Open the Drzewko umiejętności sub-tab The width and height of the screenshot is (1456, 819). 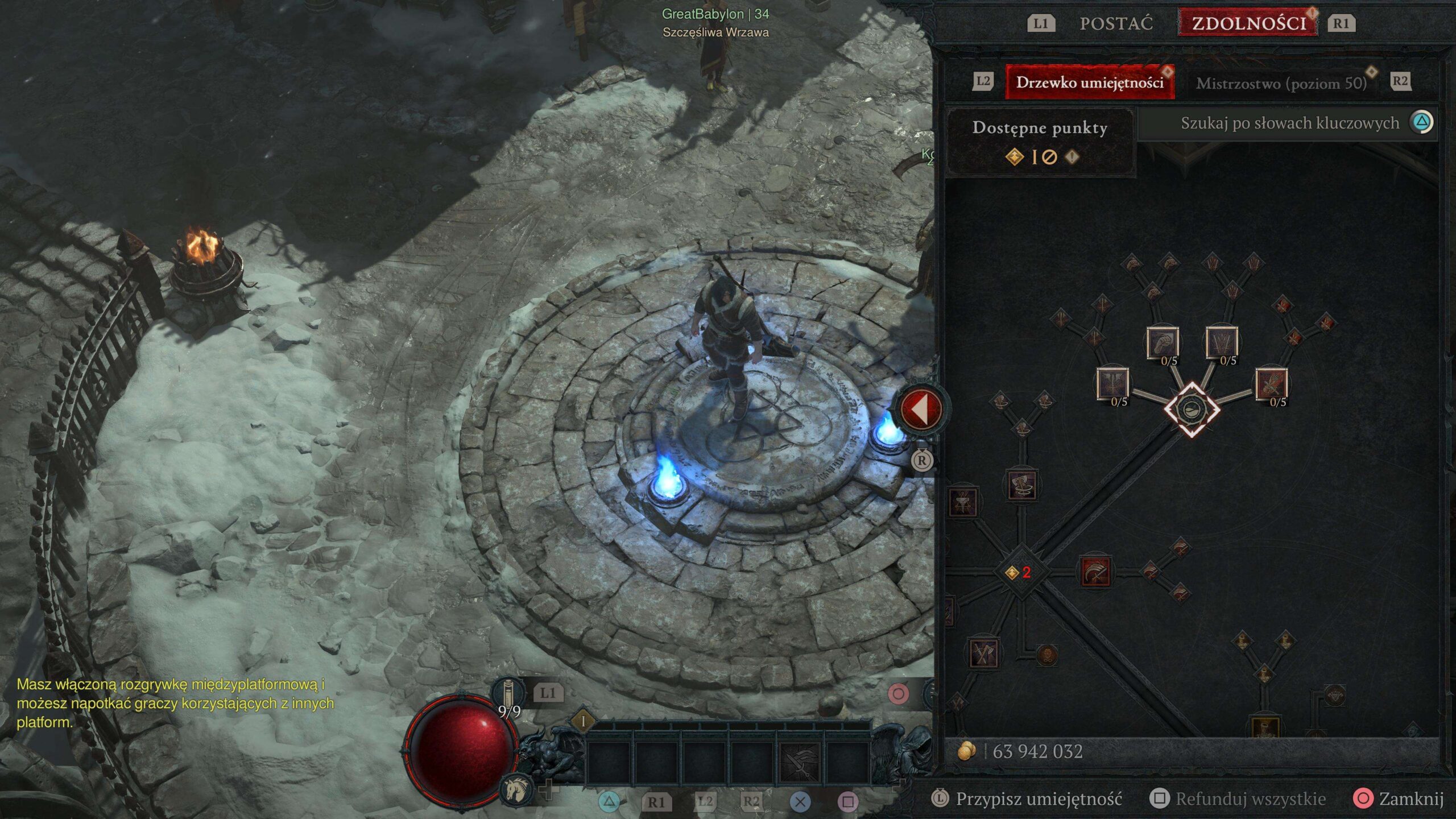tap(1089, 83)
